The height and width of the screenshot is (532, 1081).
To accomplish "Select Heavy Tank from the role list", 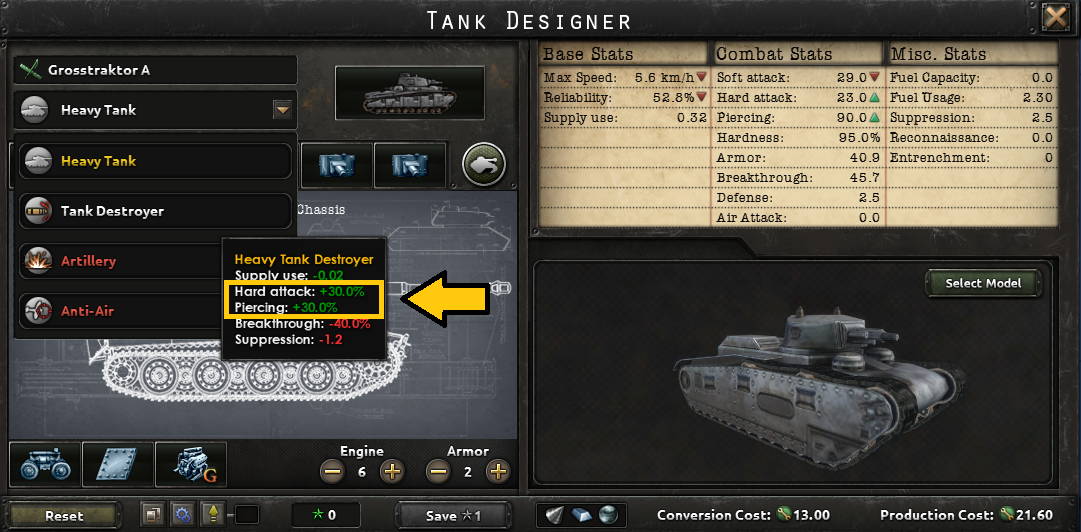I will click(156, 161).
